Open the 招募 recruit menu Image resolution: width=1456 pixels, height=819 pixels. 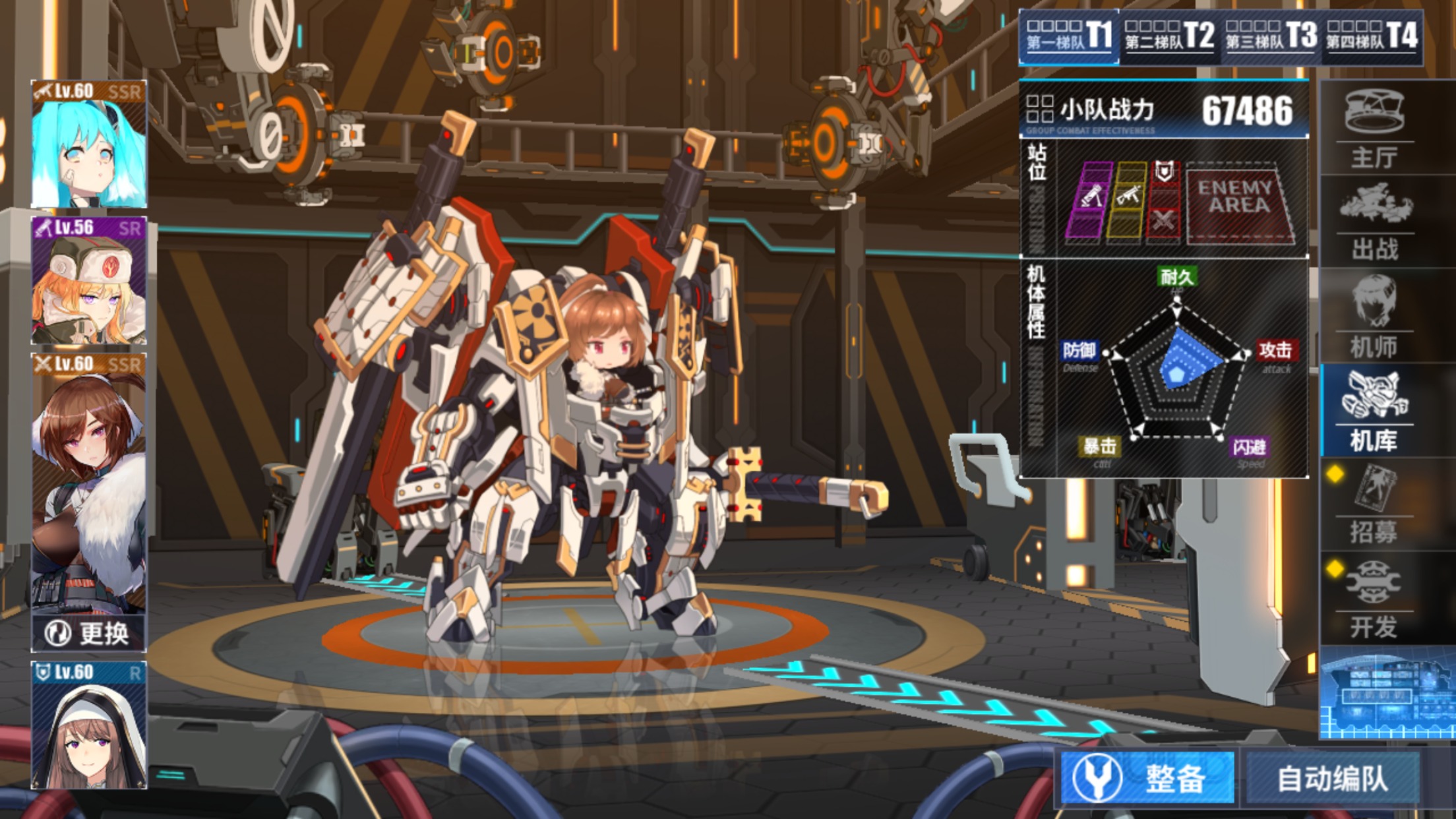point(1375,505)
